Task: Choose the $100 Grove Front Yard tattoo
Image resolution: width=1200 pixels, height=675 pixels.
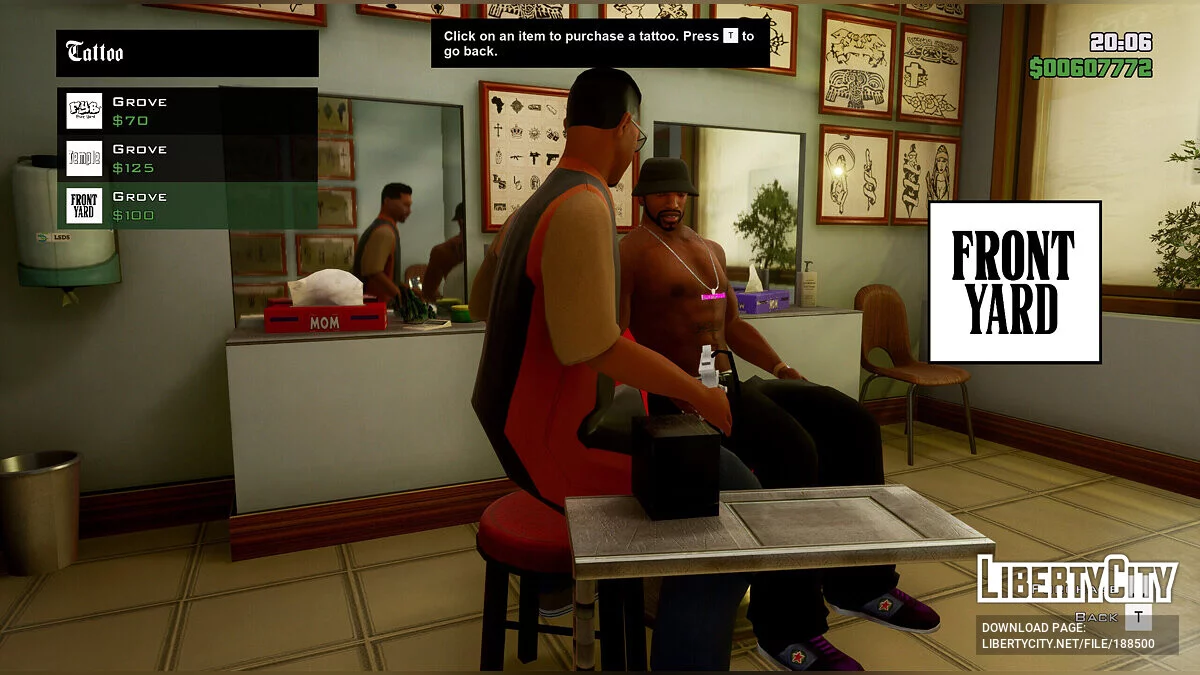Action: coord(187,206)
